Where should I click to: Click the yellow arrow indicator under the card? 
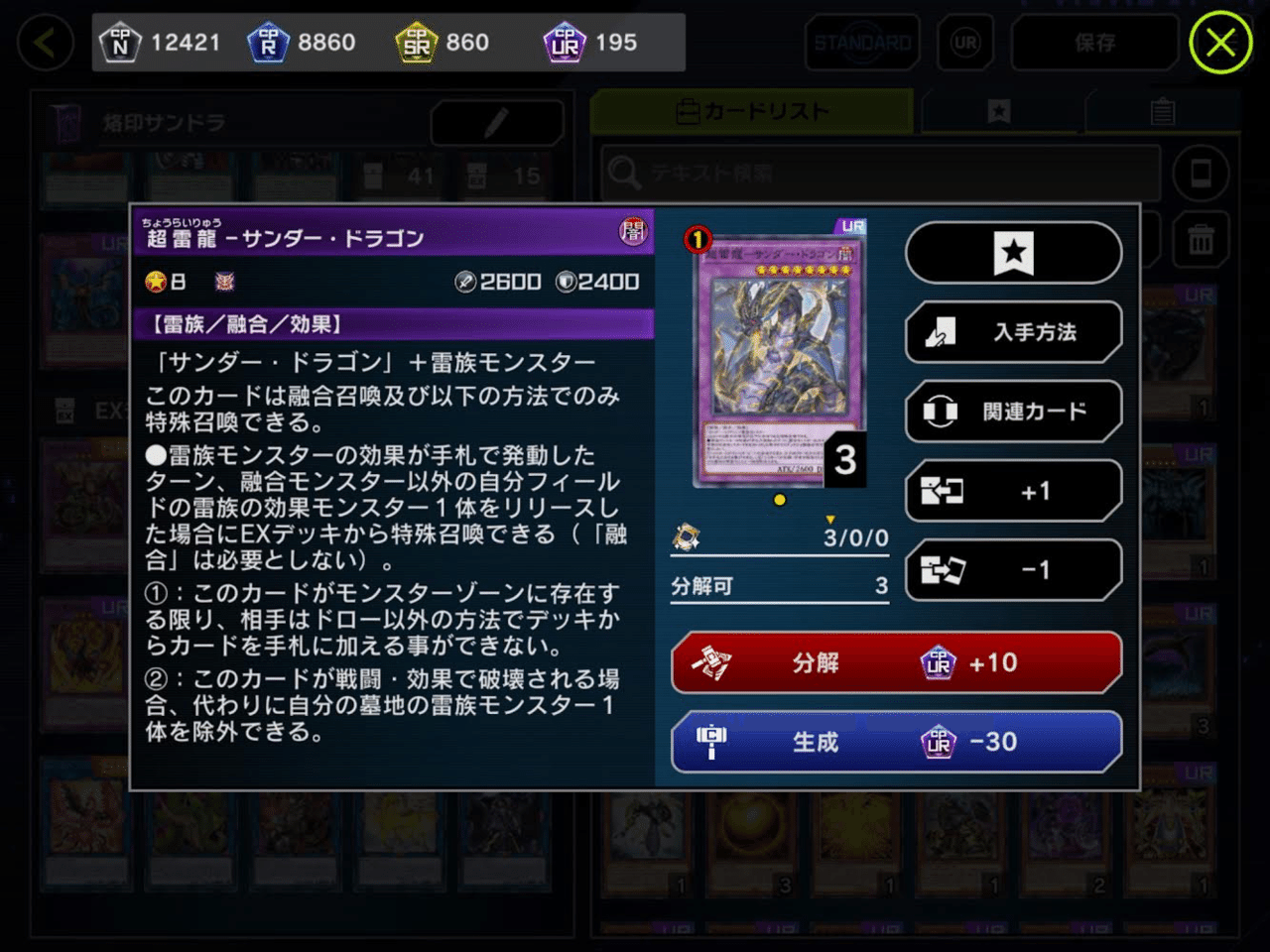click(x=831, y=519)
